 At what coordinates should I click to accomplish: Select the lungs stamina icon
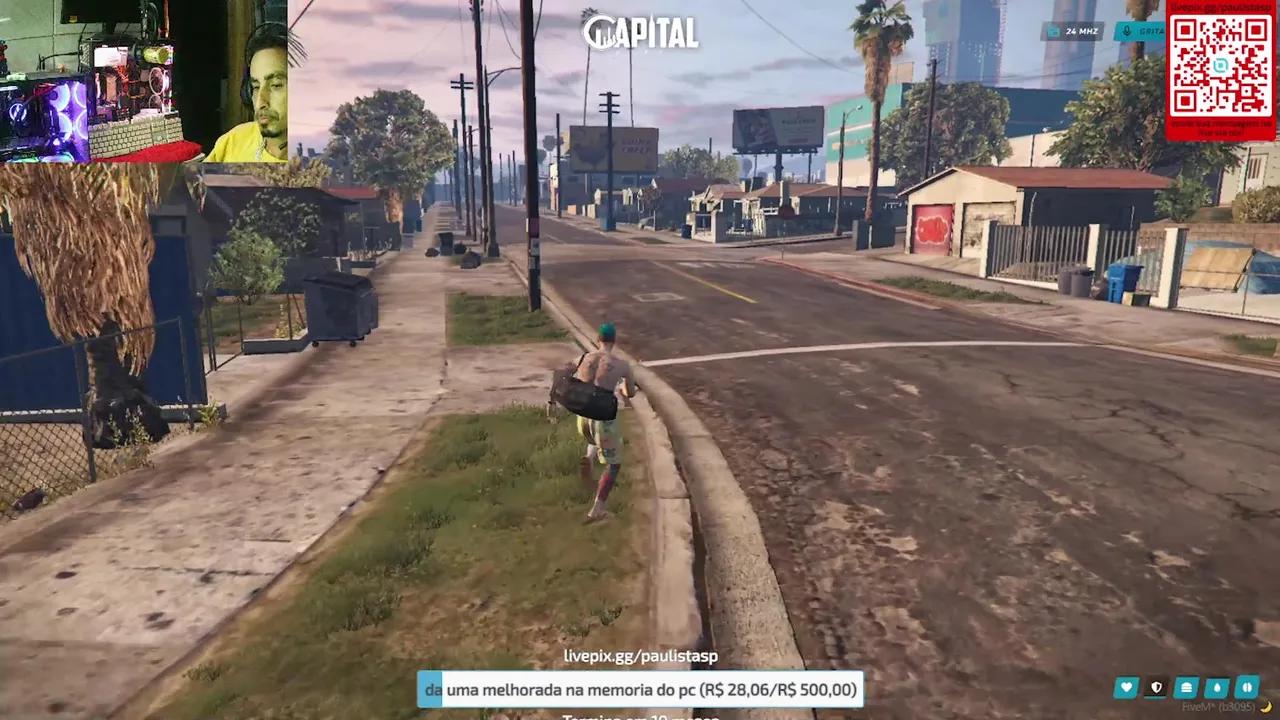tap(1246, 687)
